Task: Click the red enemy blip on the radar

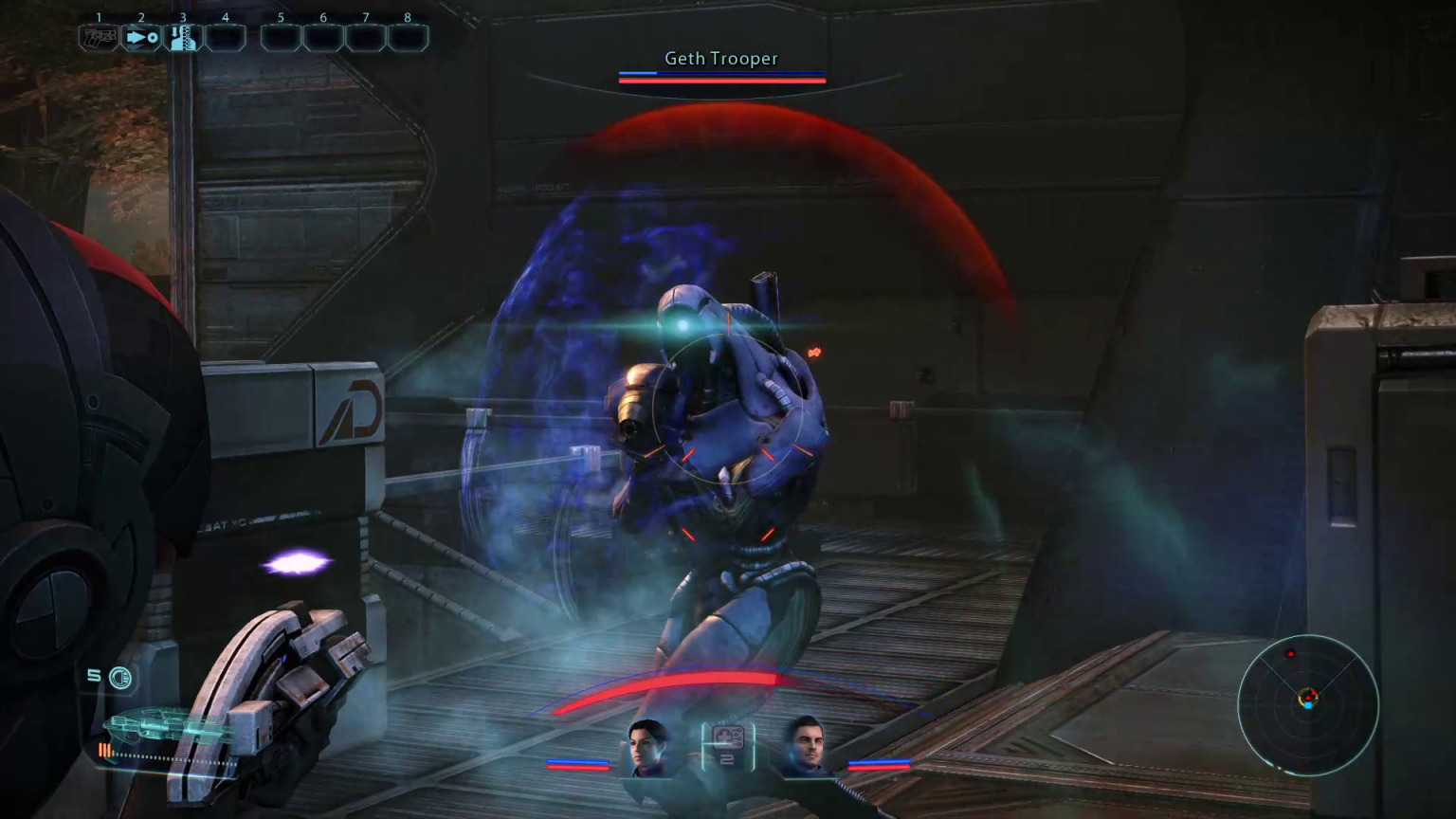Action: [1291, 653]
